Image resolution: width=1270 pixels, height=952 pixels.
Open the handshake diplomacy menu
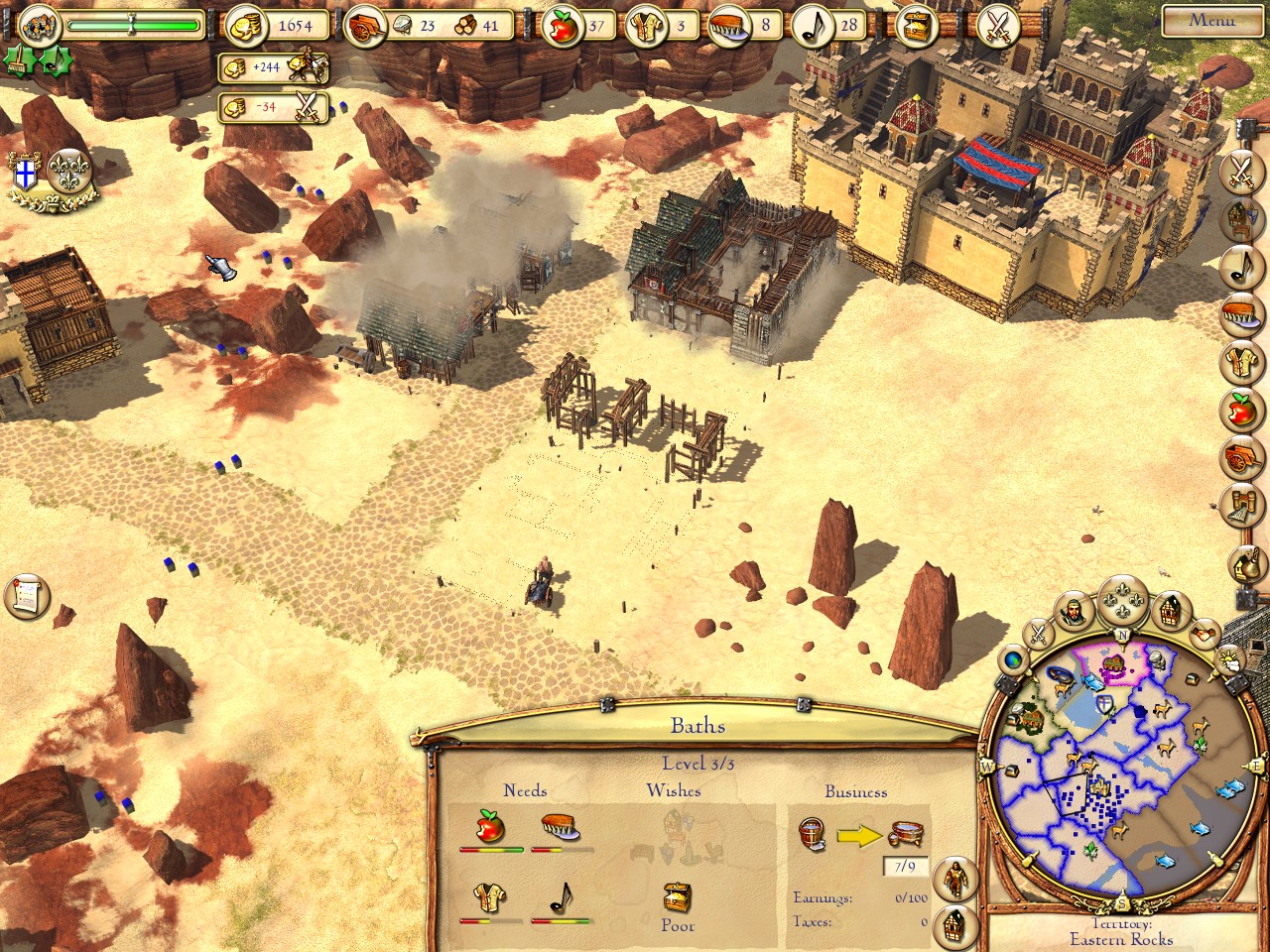point(1205,631)
